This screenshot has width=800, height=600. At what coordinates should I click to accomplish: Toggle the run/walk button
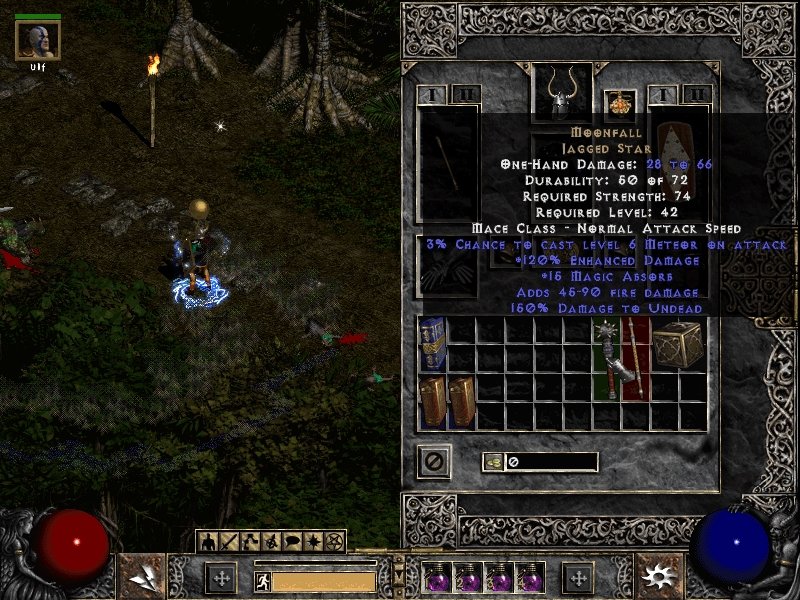click(263, 581)
